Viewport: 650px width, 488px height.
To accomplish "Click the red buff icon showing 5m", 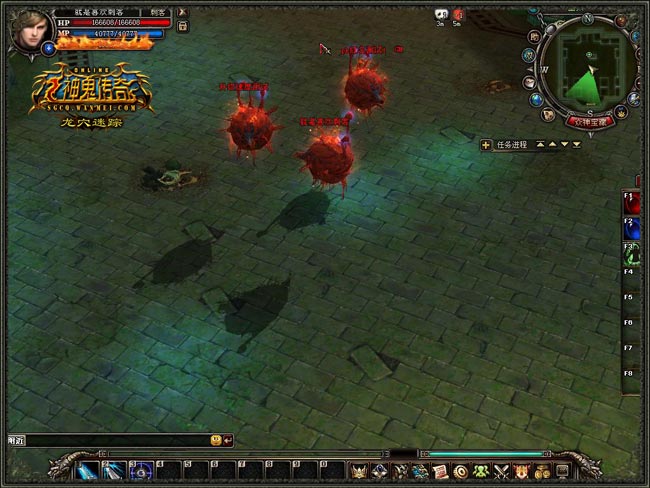I will (x=457, y=14).
